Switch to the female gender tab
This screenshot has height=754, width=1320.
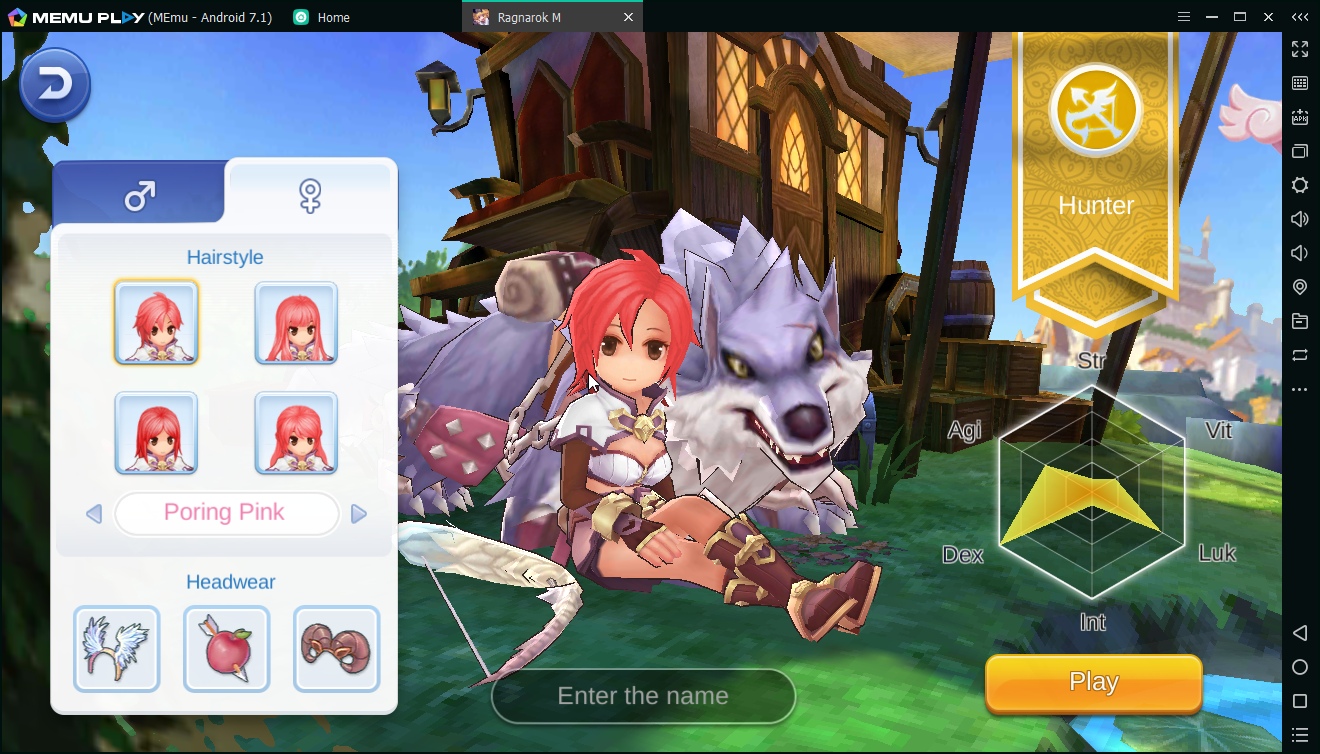(x=310, y=194)
